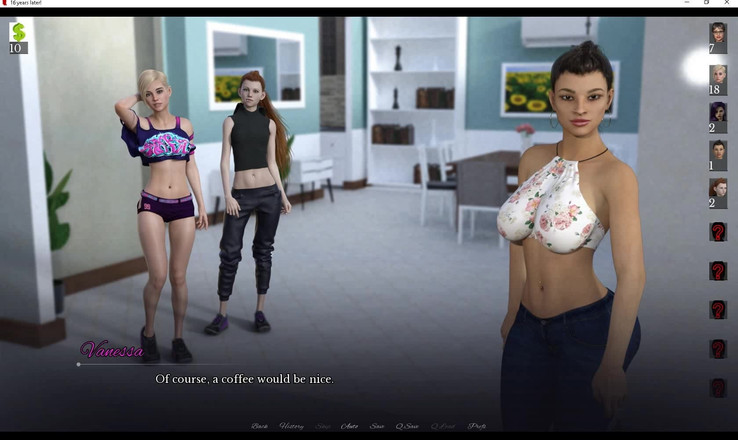Screen dimensions: 738x440
Task: Click the green dollar money icon
Action: click(17, 33)
